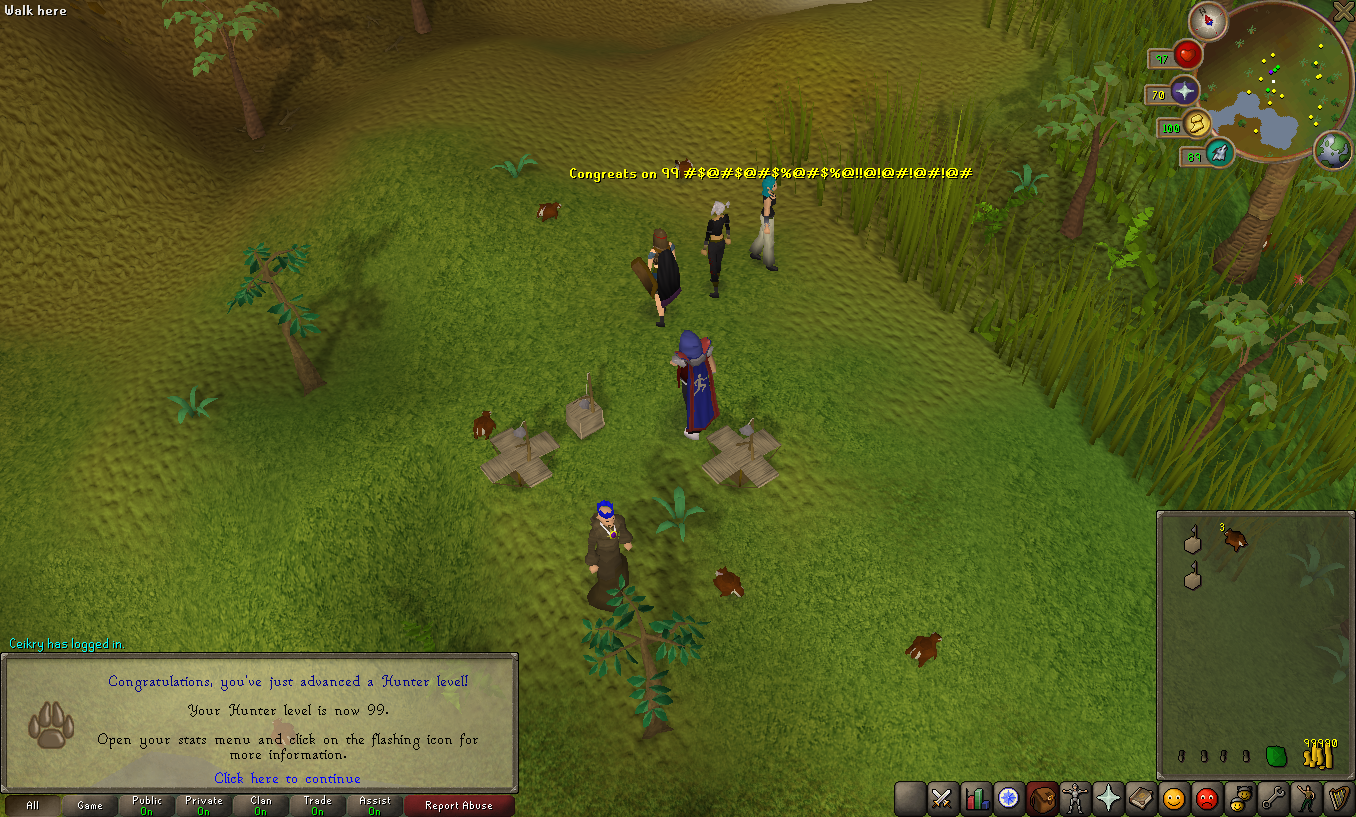This screenshot has height=817, width=1356.
Task: Open the combat styles crossed-swords tab
Action: click(942, 798)
